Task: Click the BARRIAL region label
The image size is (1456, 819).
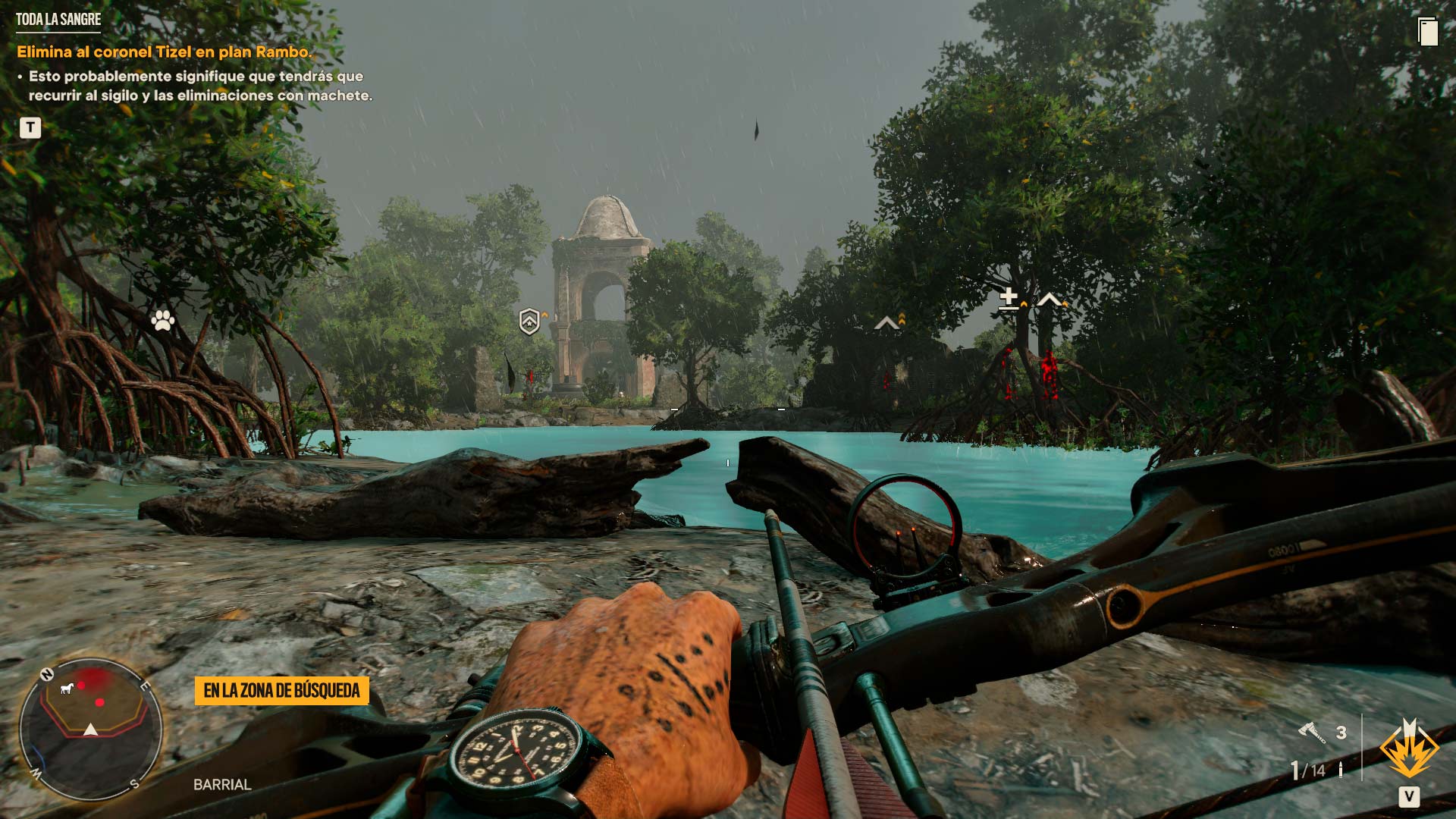Action: [x=221, y=784]
